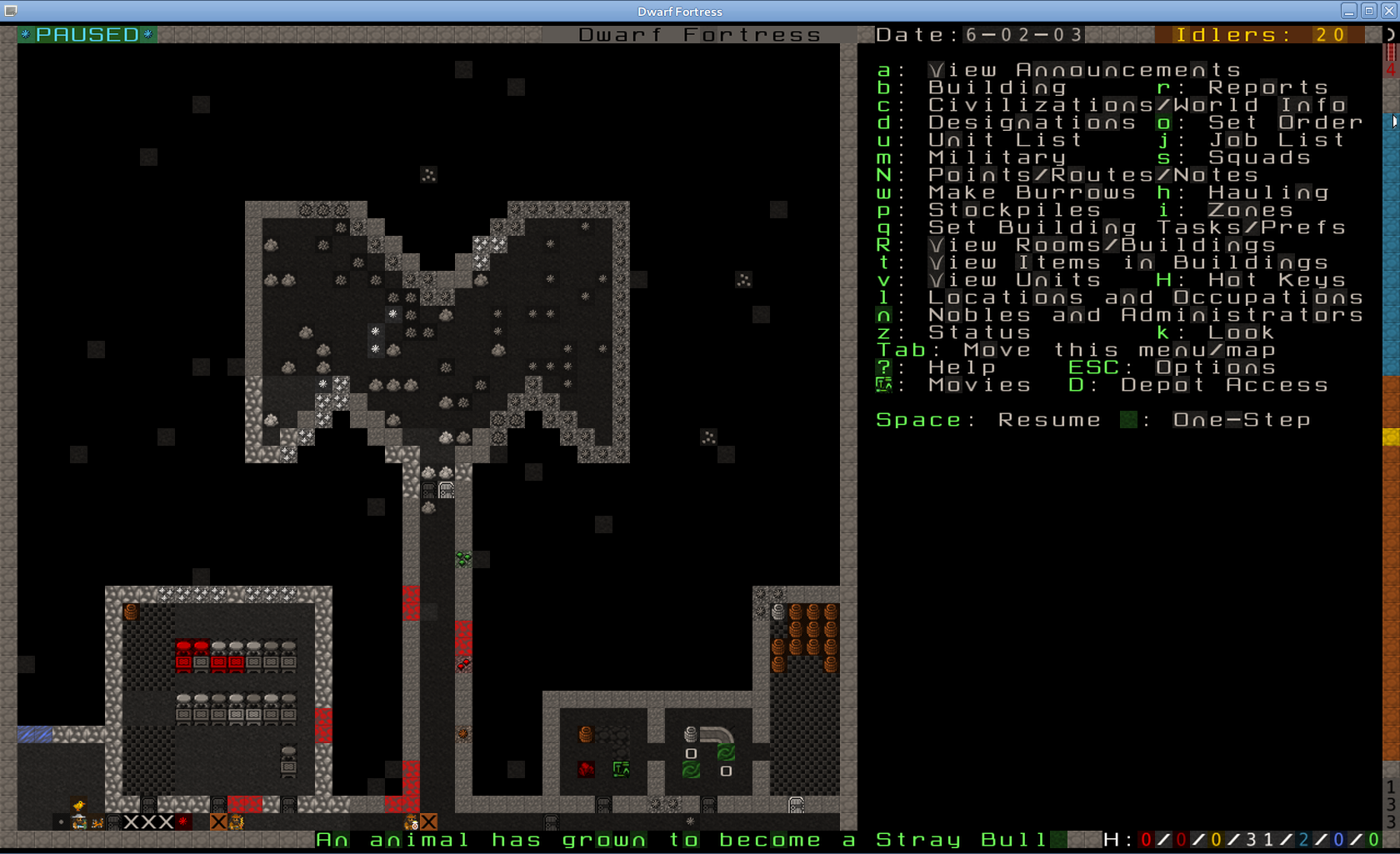Open the Military screen

tap(997, 157)
